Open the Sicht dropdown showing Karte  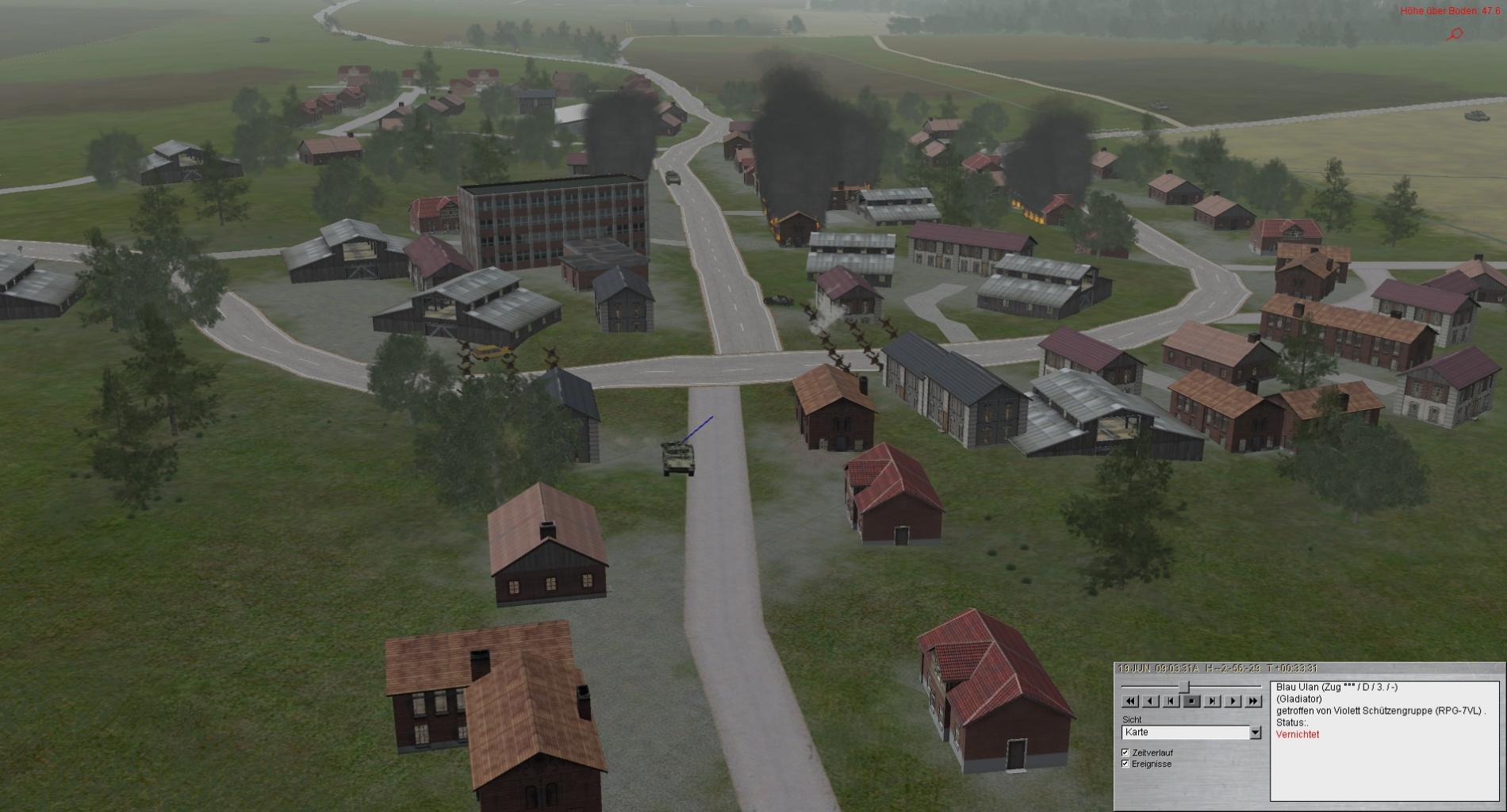1256,733
